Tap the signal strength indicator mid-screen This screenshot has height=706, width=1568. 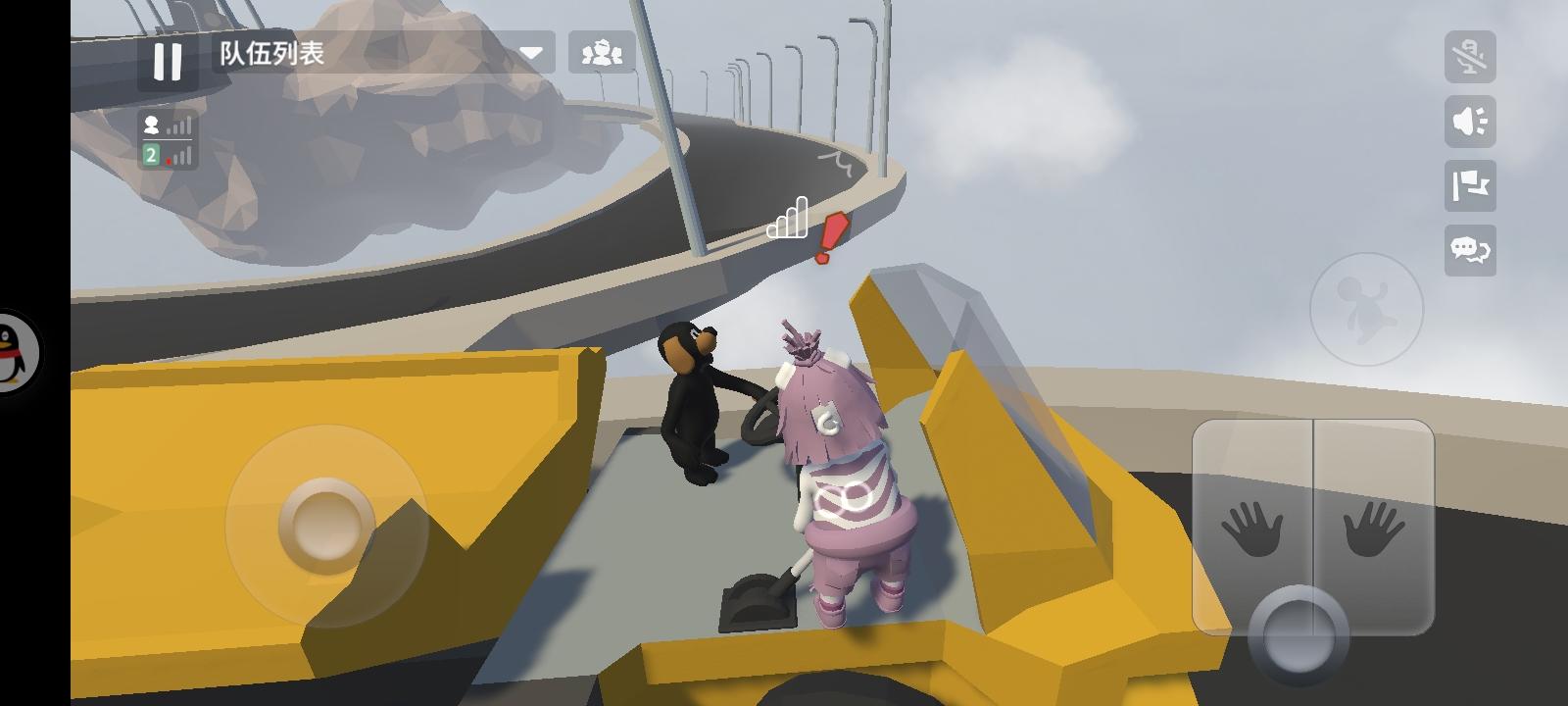[x=789, y=218]
